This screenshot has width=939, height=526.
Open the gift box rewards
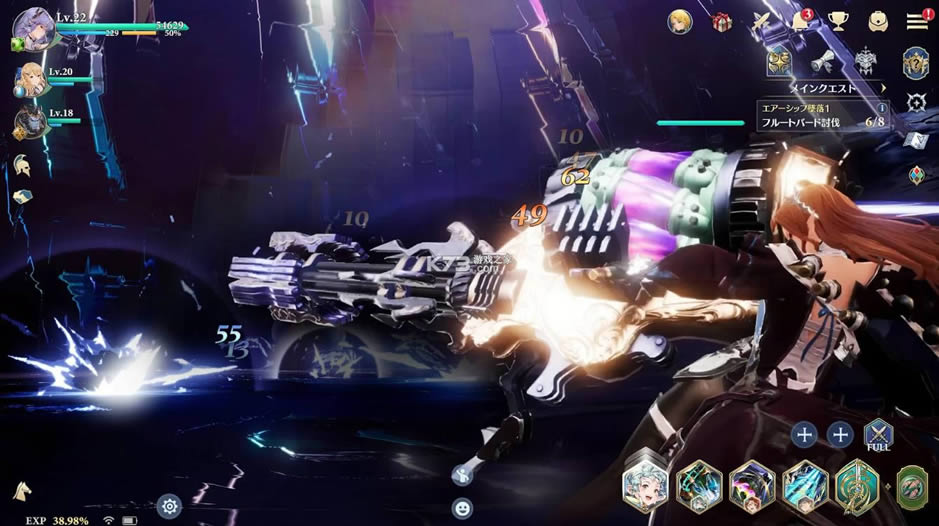point(722,21)
